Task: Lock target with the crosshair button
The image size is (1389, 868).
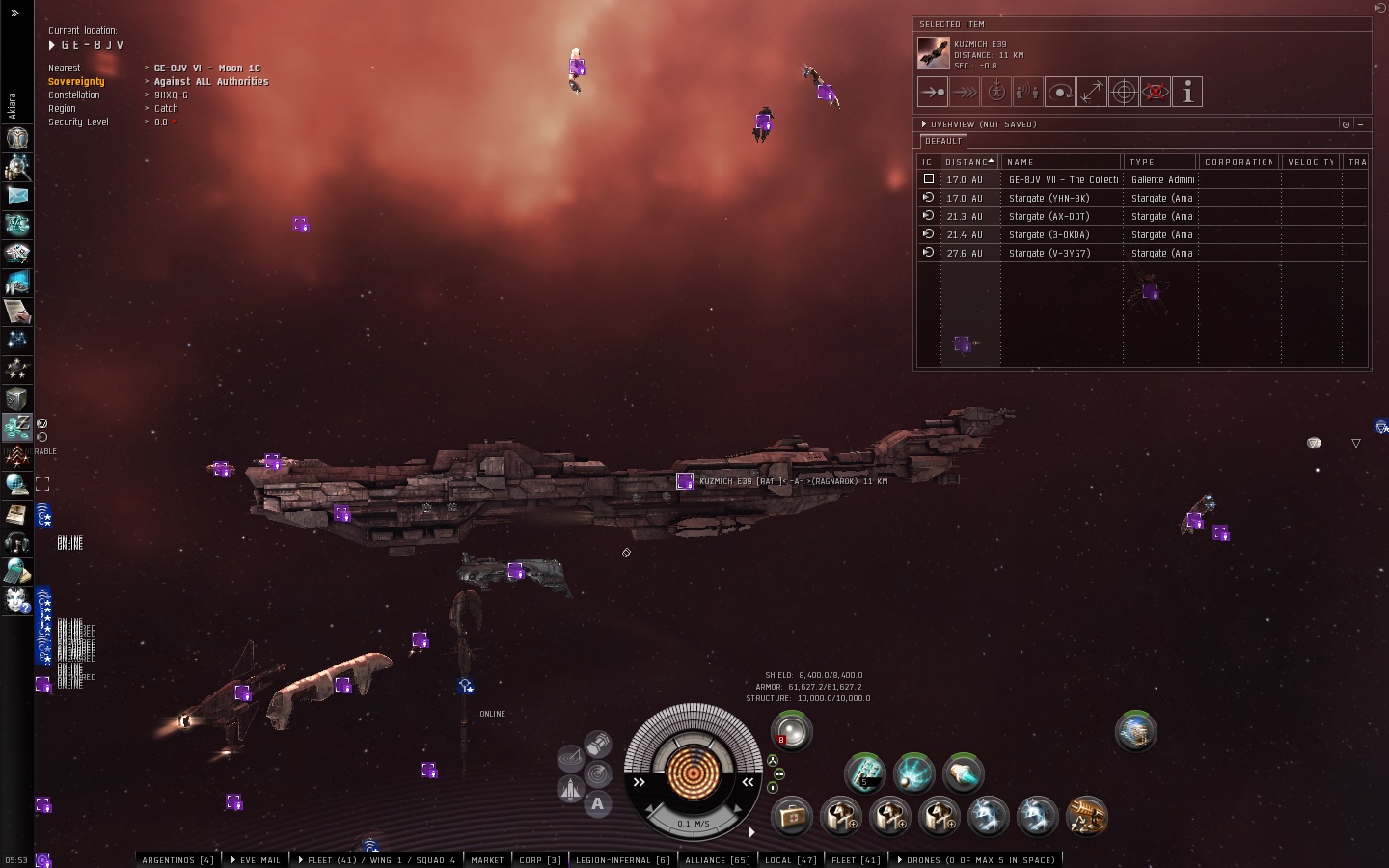Action: (1124, 93)
